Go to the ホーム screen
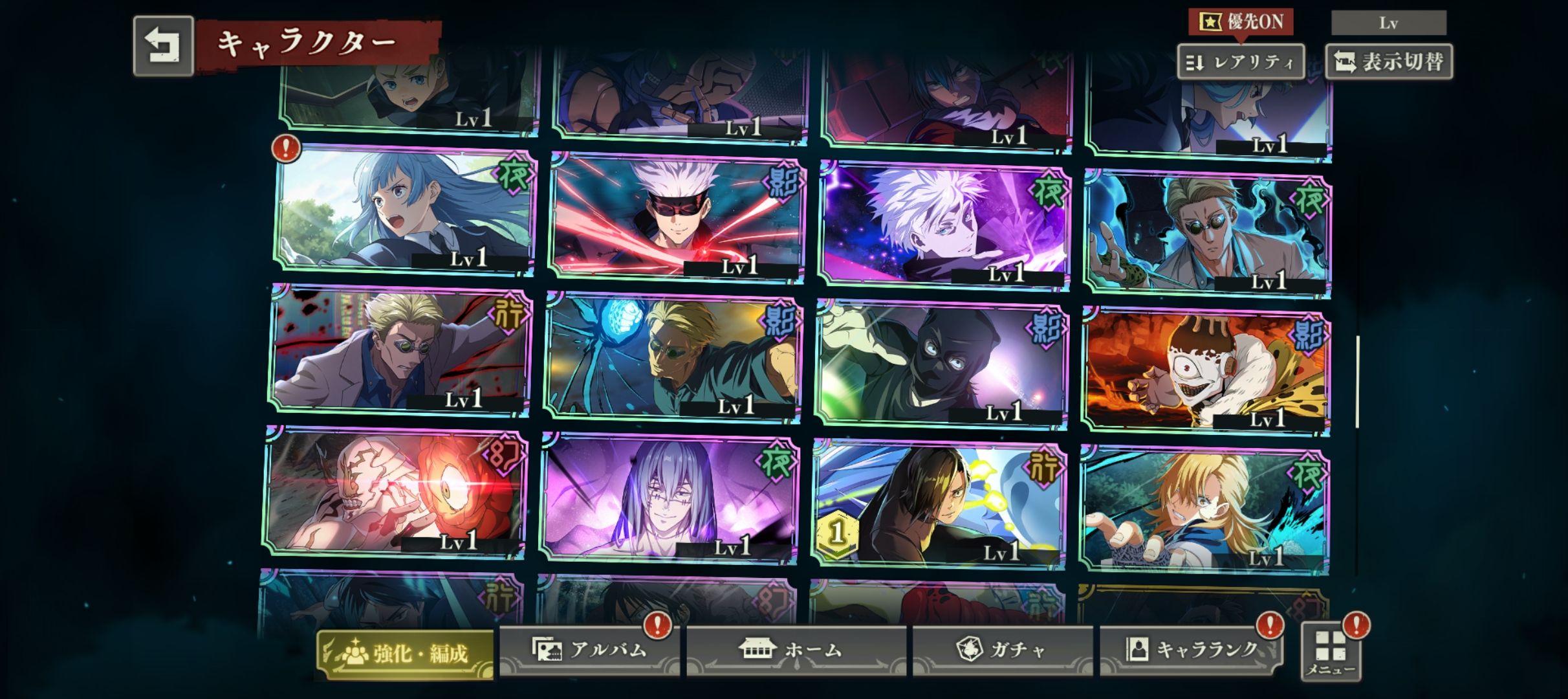 pos(795,650)
